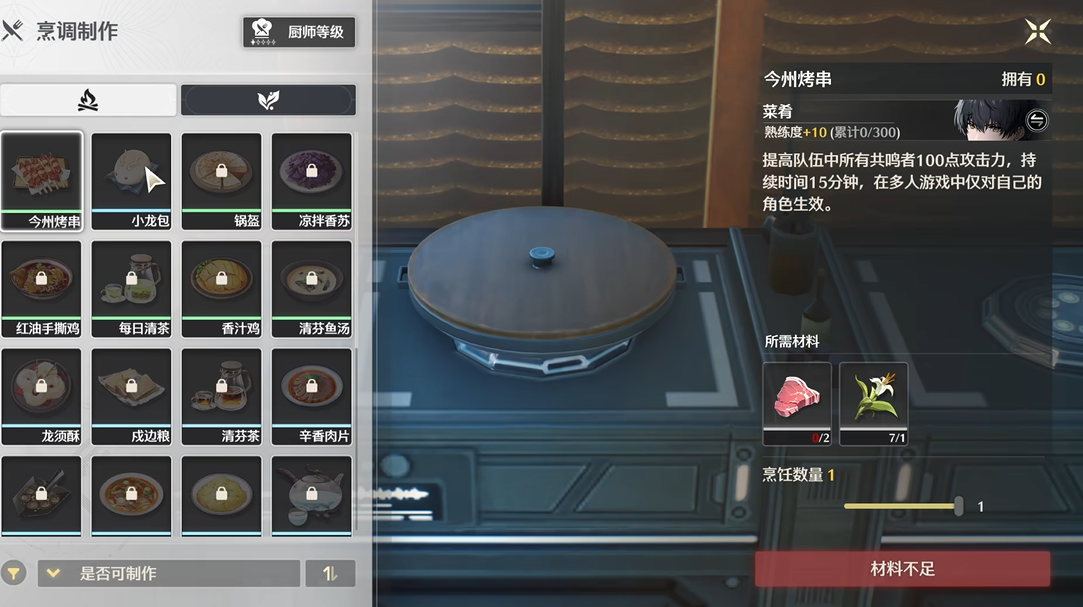1083x607 pixels.
Task: Switch the cooking character via swap icon
Action: click(x=1037, y=120)
